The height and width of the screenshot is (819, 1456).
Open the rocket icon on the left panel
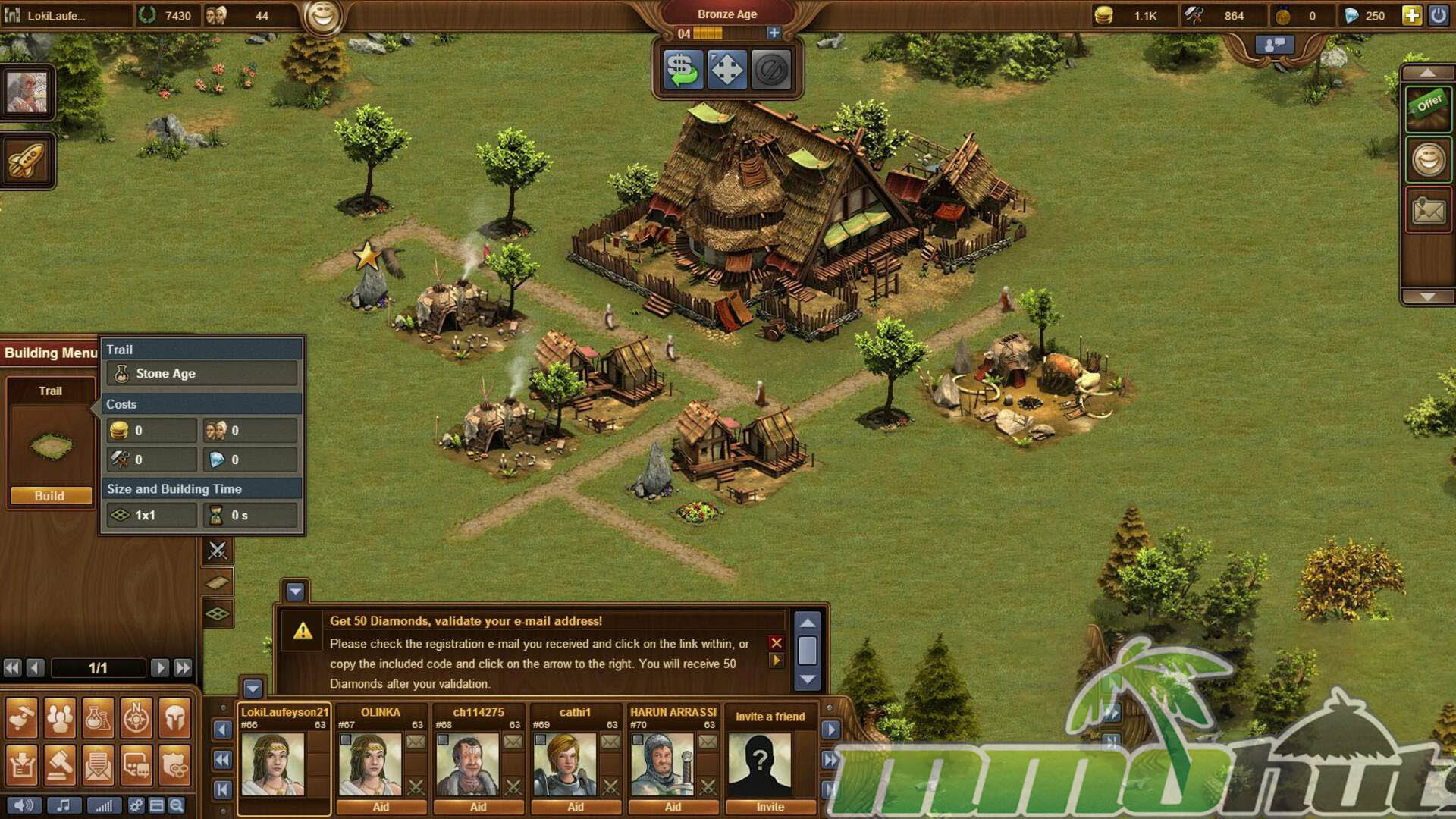pyautogui.click(x=27, y=160)
